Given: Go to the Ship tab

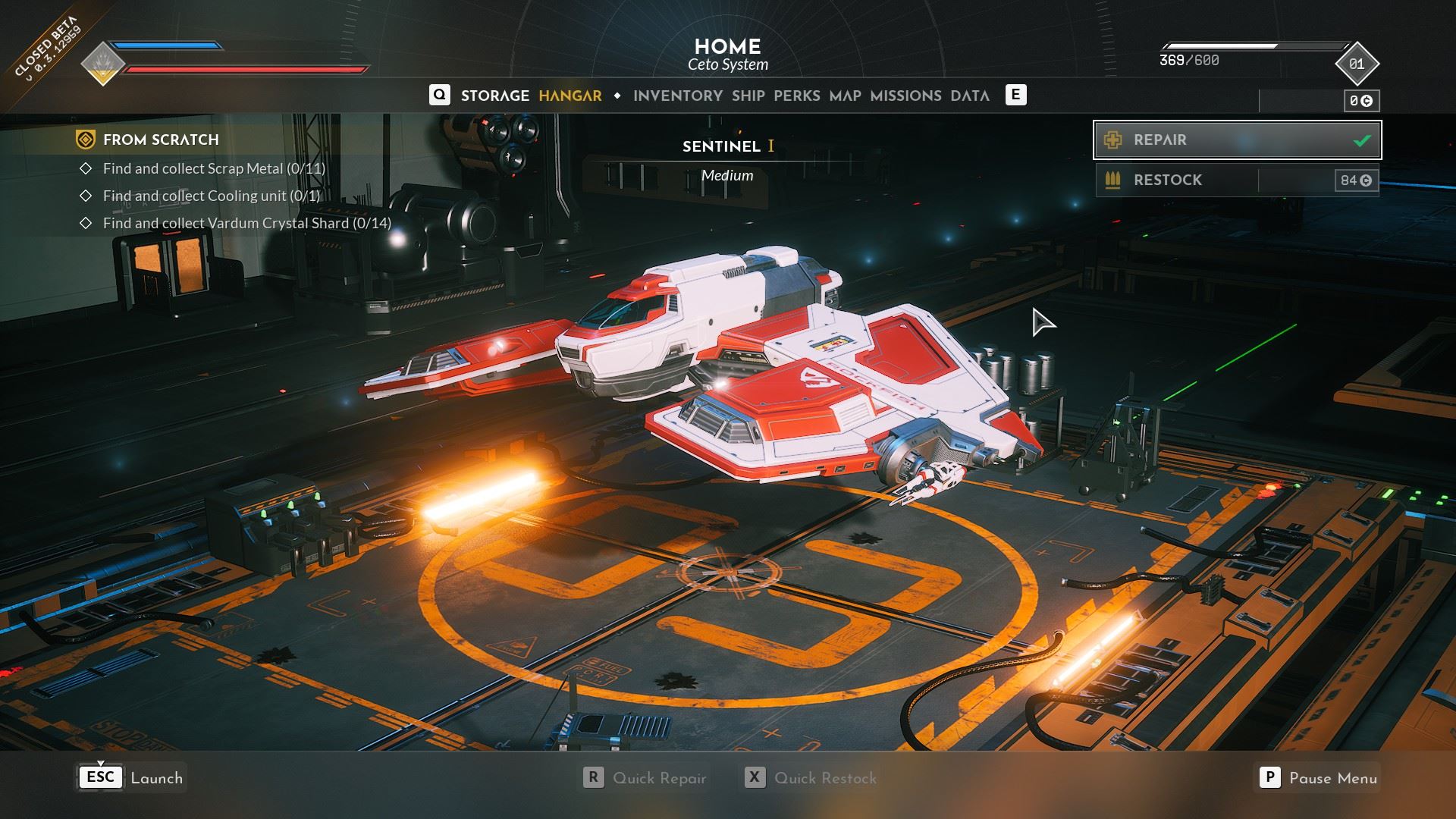Looking at the screenshot, I should point(748,96).
